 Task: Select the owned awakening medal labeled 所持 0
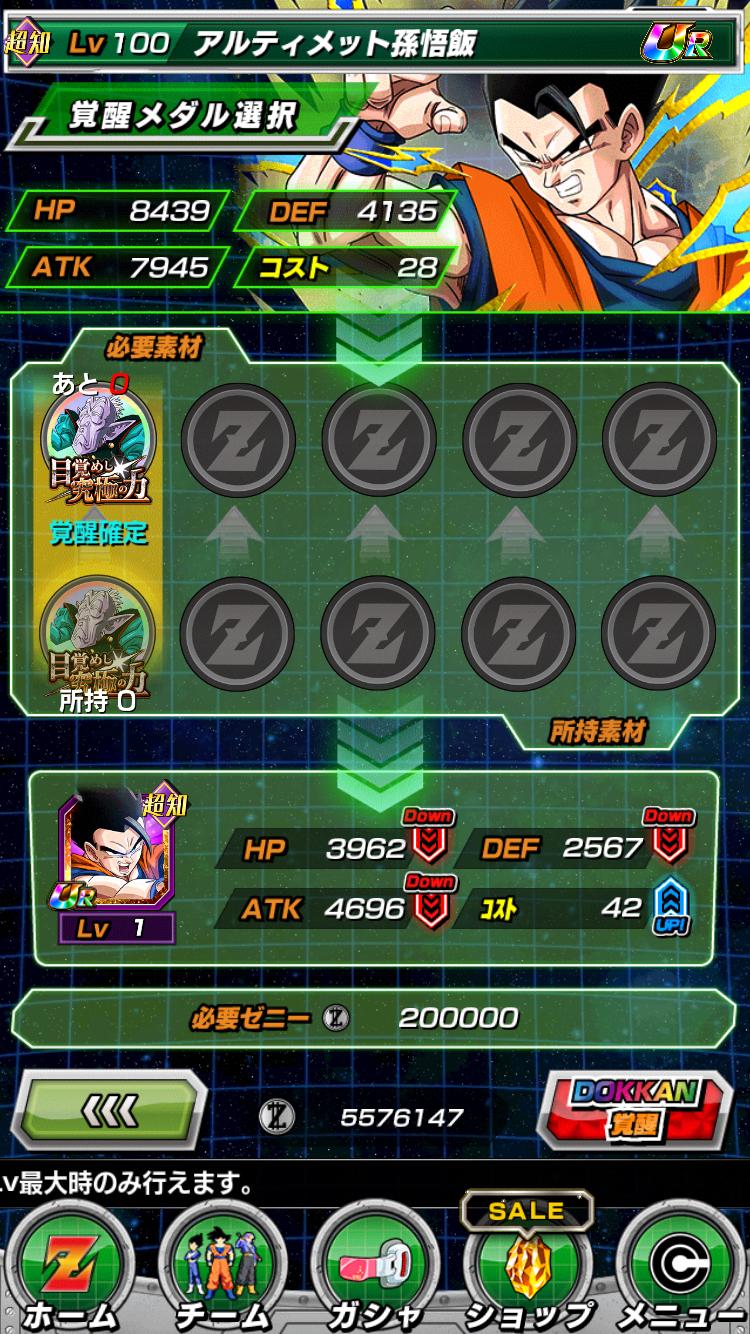[98, 630]
